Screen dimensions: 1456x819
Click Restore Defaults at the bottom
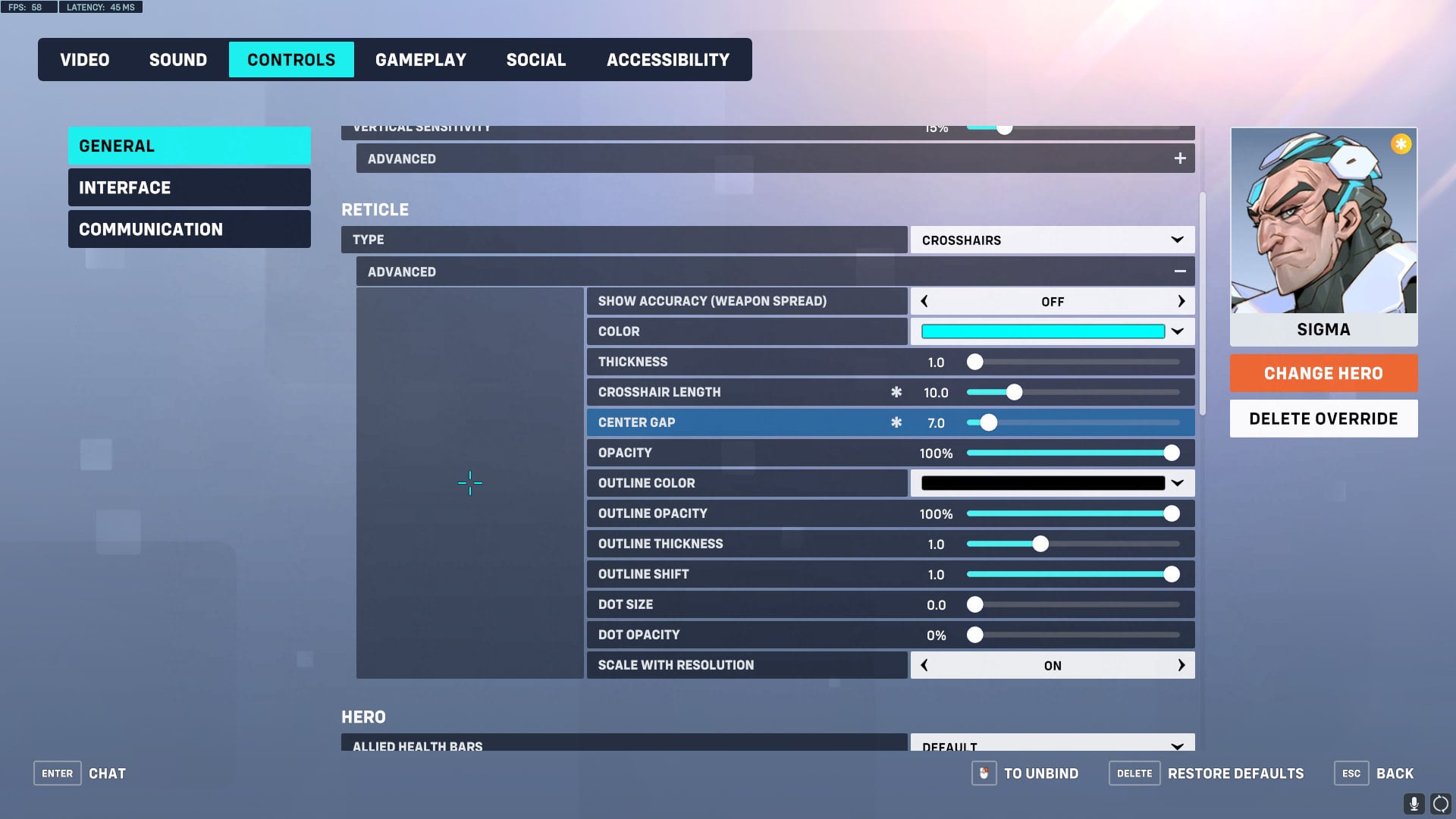[x=1235, y=773]
